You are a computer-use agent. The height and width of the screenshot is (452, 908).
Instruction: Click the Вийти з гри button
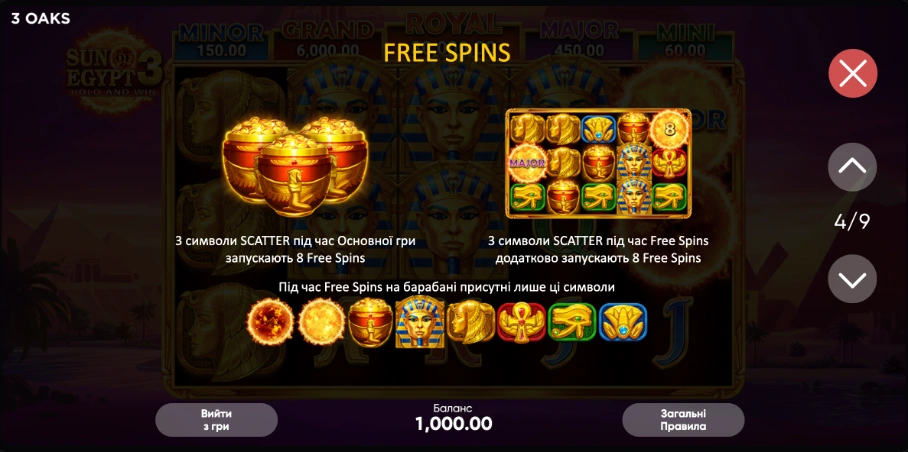tap(216, 420)
